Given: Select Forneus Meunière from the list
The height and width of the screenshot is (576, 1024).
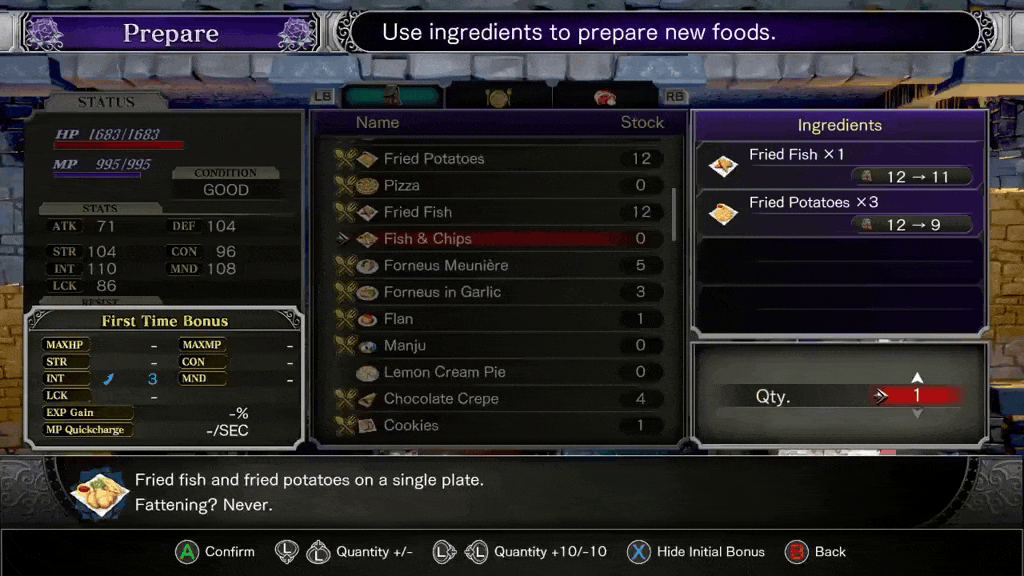Looking at the screenshot, I should 445,266.
